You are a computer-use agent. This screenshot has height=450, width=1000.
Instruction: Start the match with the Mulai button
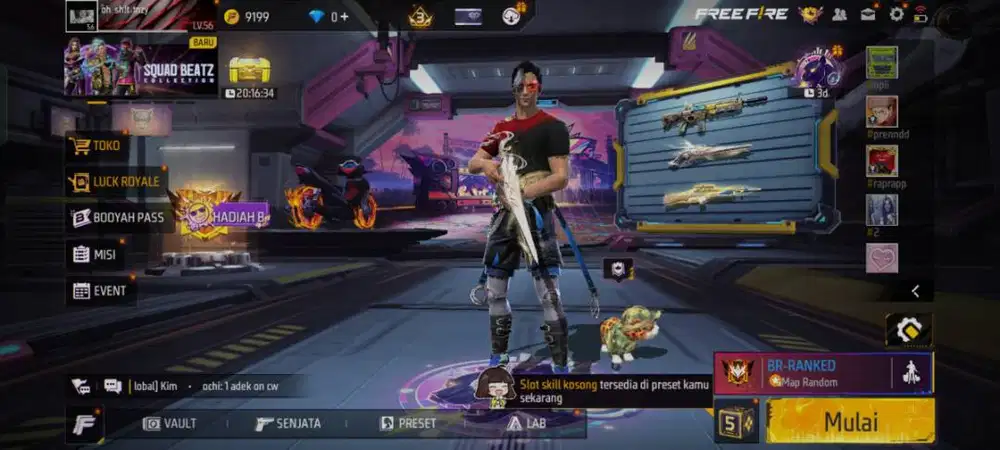[850, 421]
